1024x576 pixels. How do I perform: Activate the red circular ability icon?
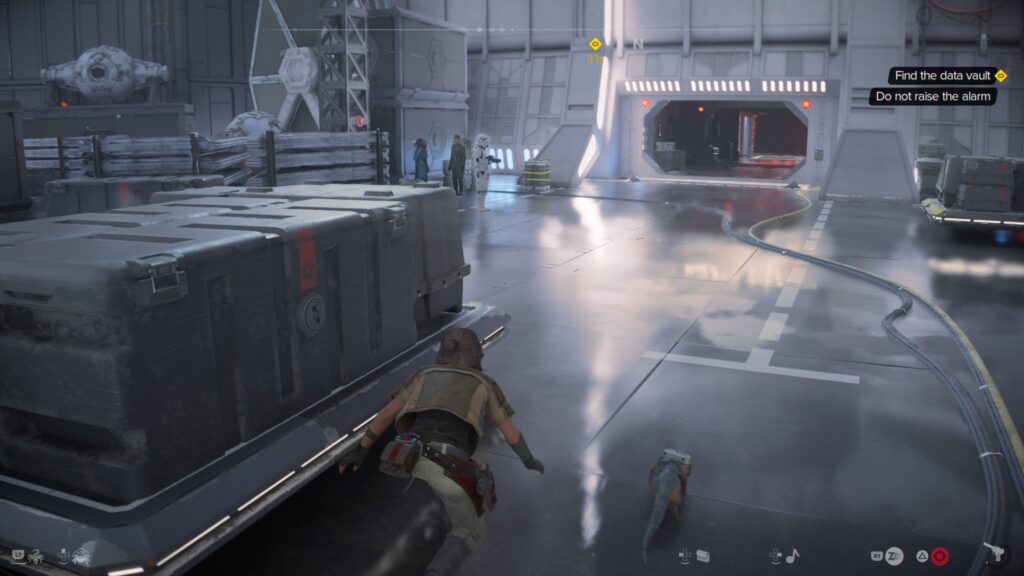939,556
